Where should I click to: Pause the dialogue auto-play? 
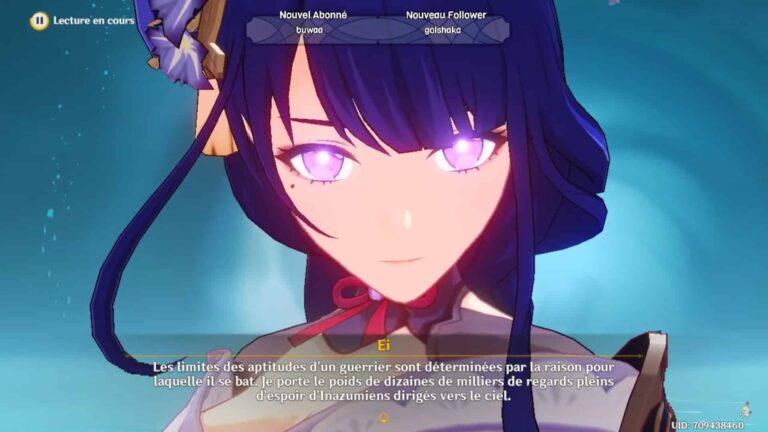pyautogui.click(x=39, y=19)
